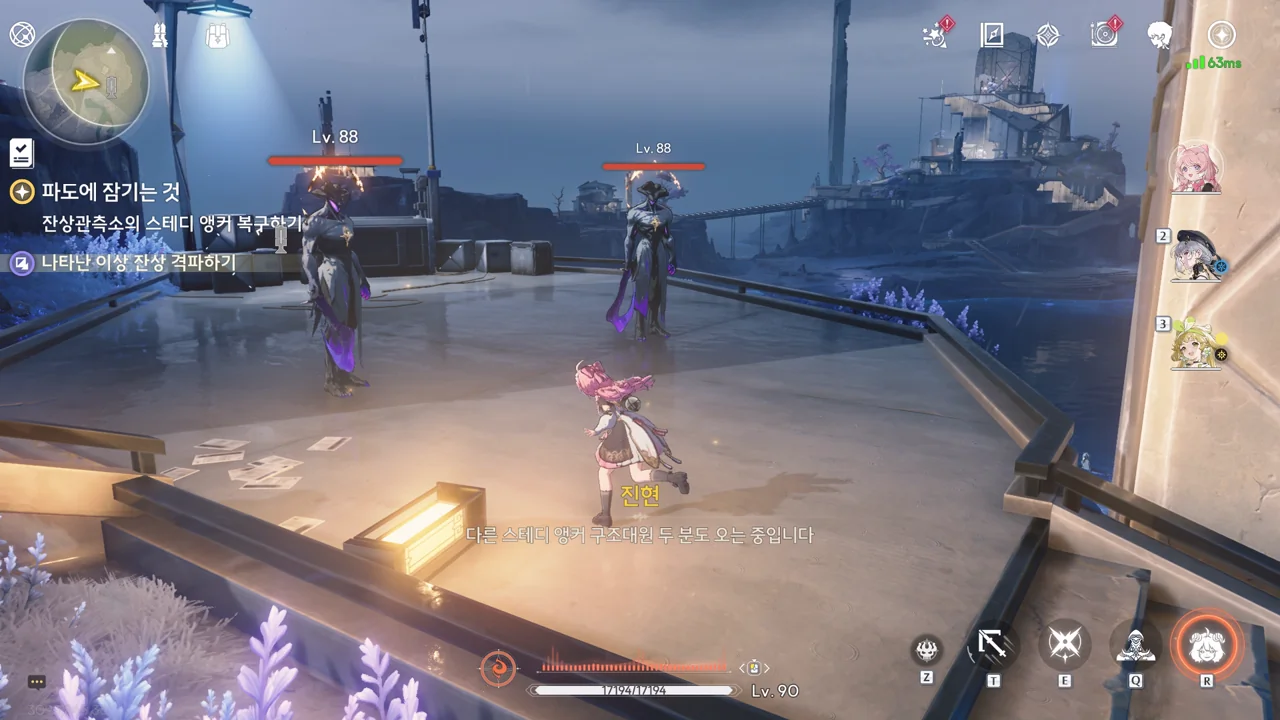The height and width of the screenshot is (720, 1280).
Task: Use the grapple sword utility icon
Action: coord(993,646)
